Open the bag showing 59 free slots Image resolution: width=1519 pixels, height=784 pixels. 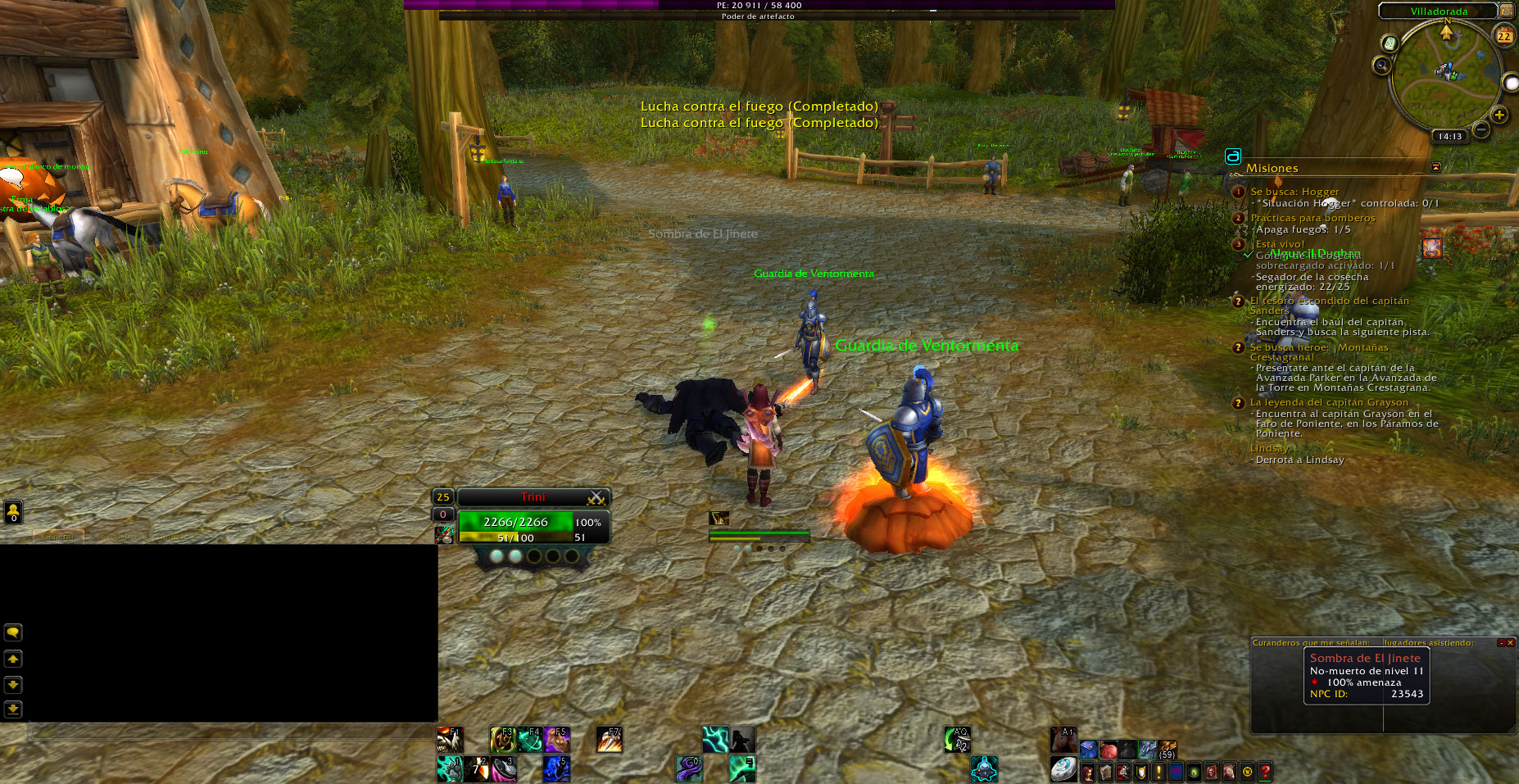(1167, 750)
